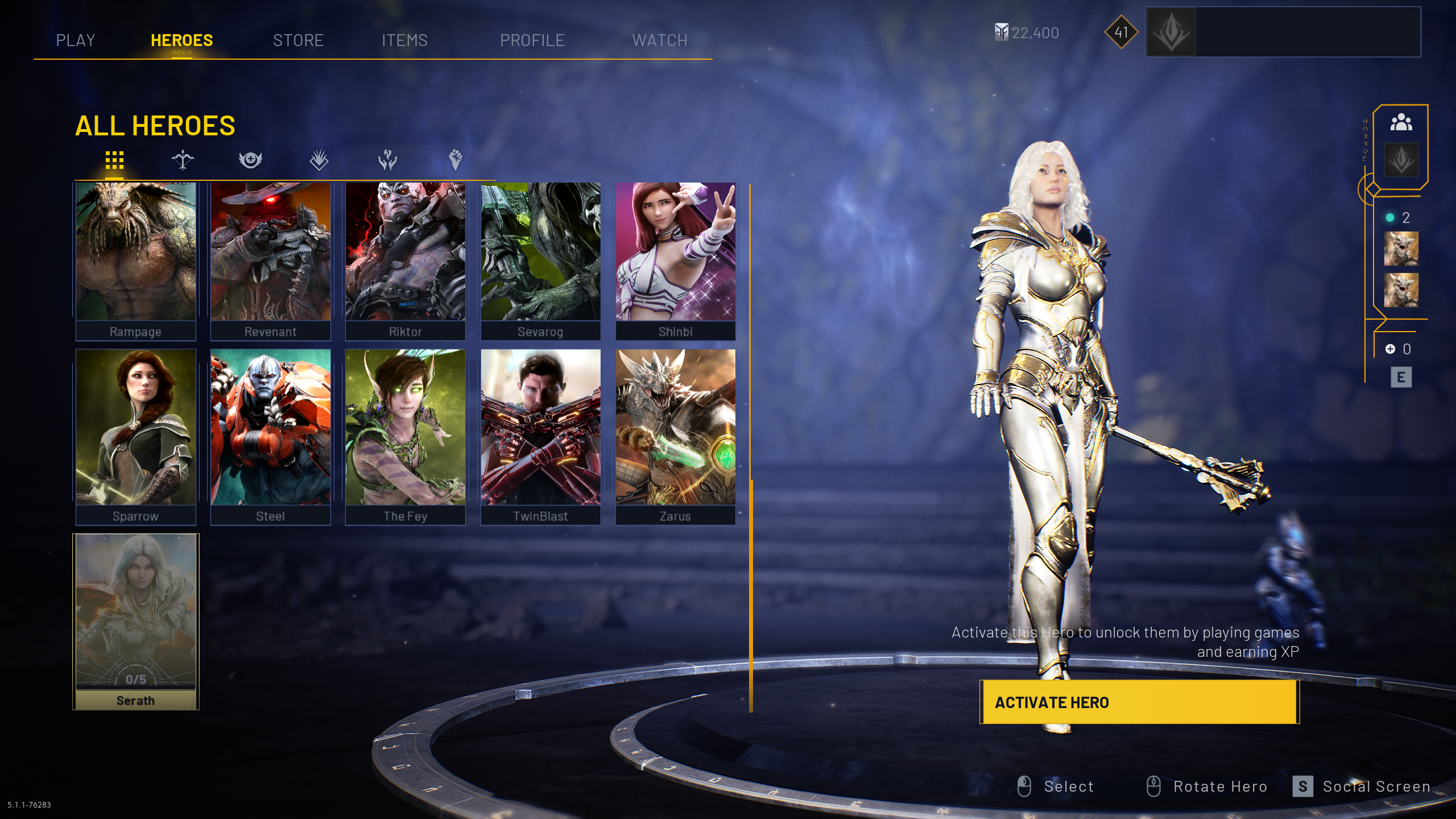
Task: Open the ITEMS tab
Action: pyautogui.click(x=404, y=40)
